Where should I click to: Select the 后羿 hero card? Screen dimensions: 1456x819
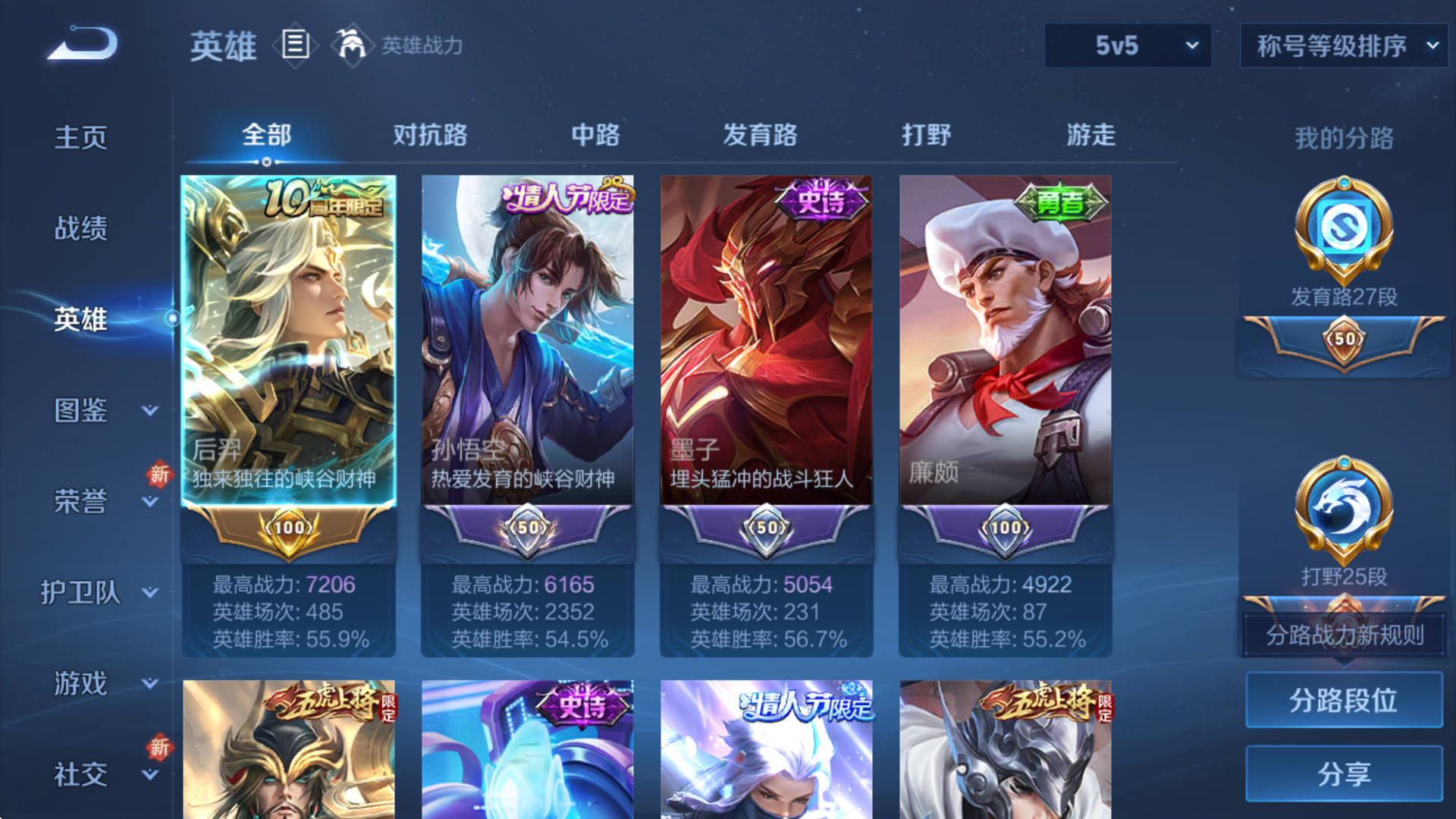pos(288,341)
